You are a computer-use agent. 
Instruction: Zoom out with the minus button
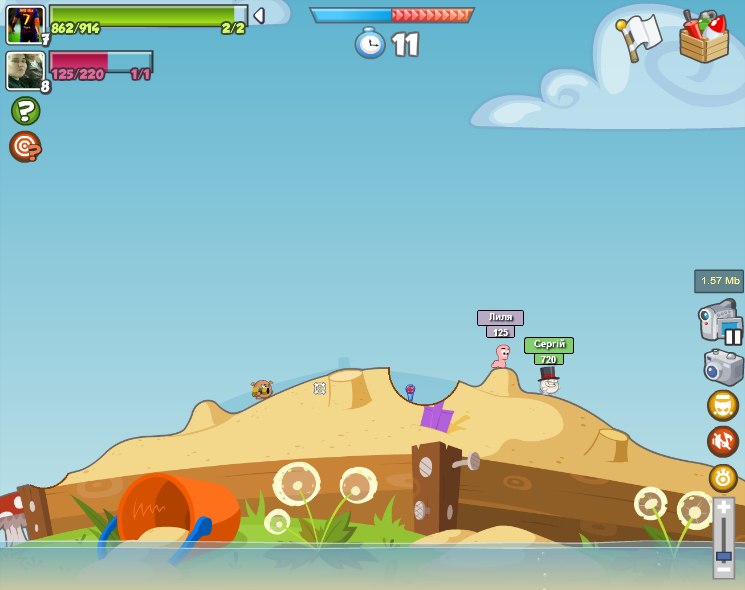click(x=723, y=570)
